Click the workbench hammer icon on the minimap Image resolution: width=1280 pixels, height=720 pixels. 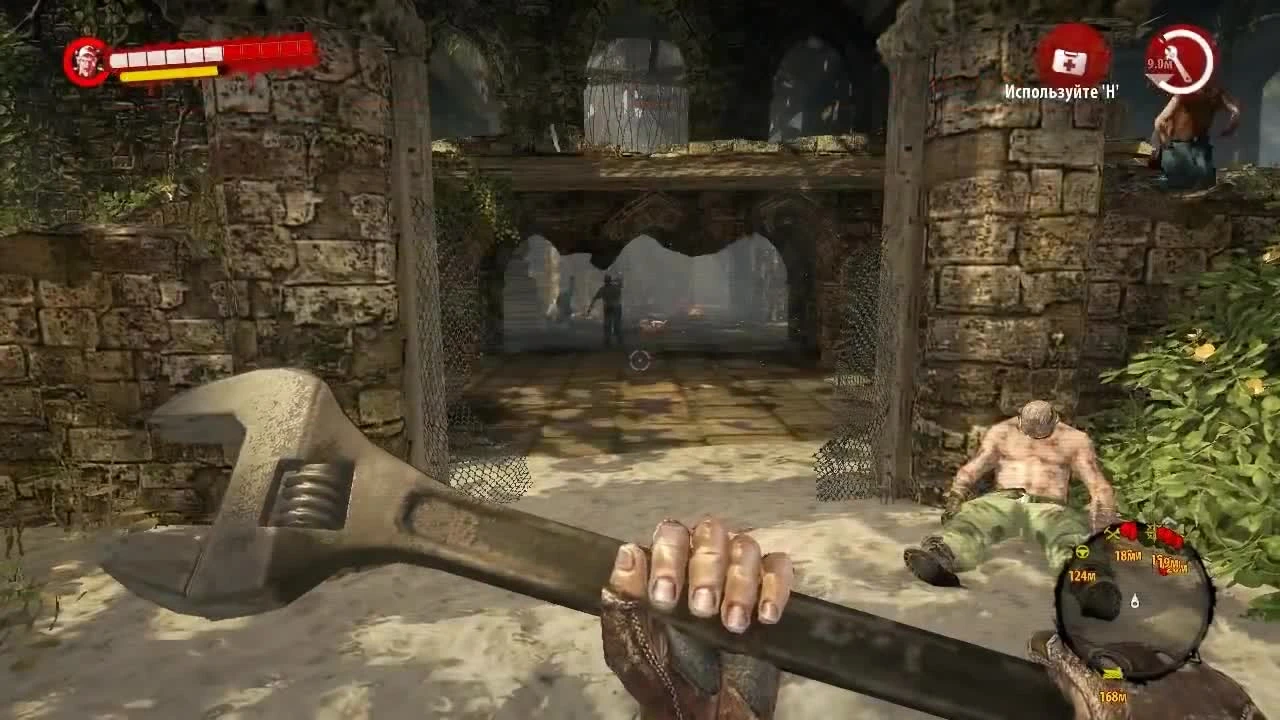tap(1113, 533)
